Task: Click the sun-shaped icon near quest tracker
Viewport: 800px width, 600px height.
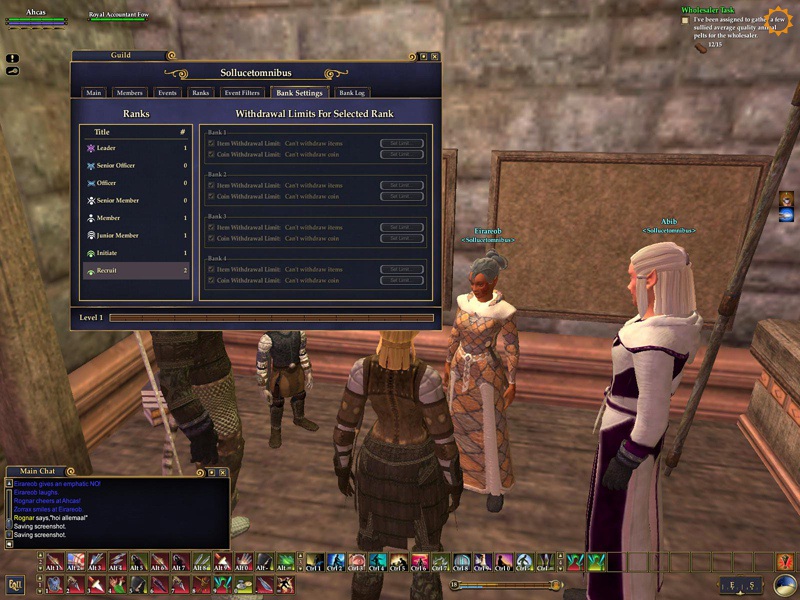Action: [777, 19]
